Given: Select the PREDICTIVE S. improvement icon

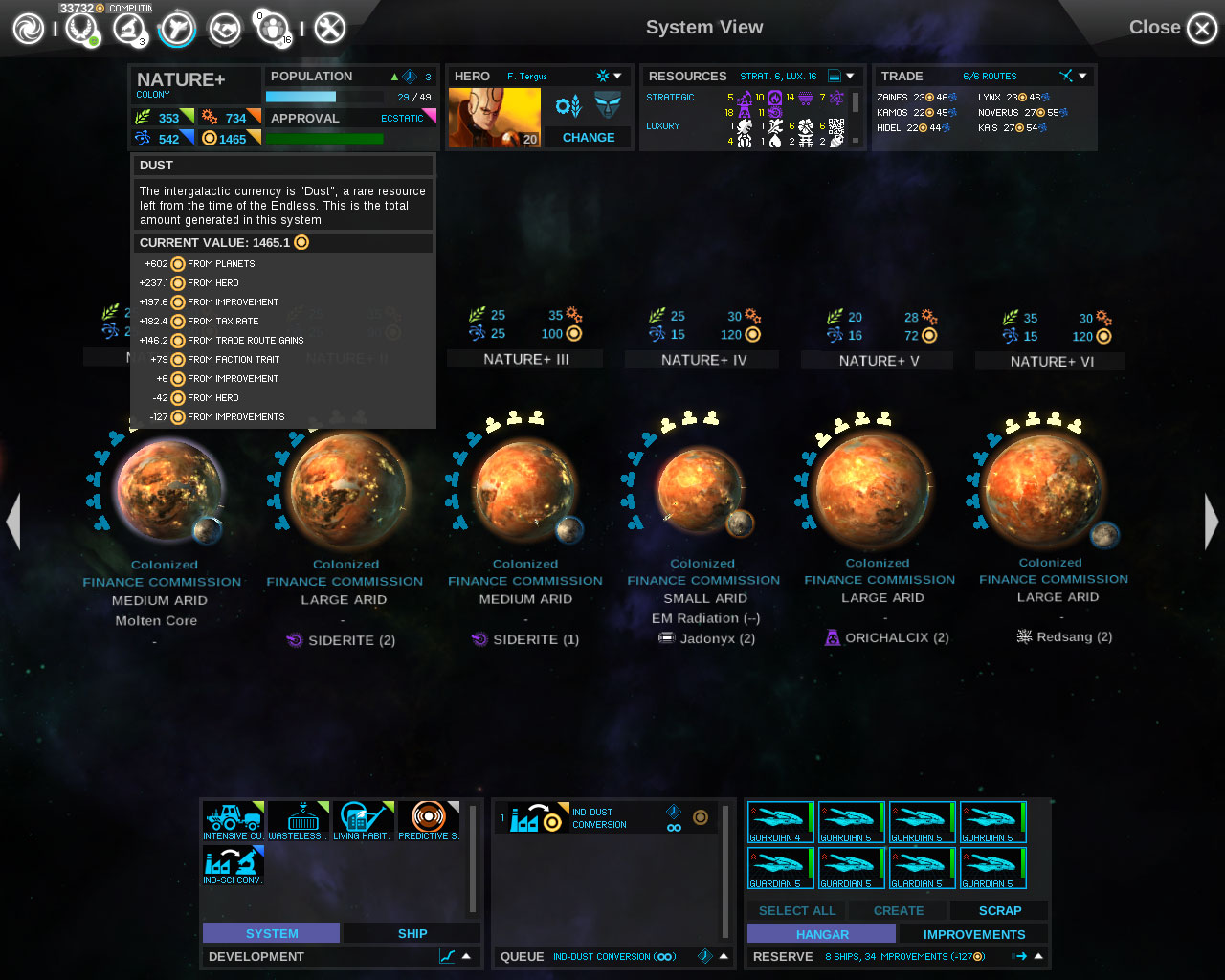Looking at the screenshot, I should (429, 819).
